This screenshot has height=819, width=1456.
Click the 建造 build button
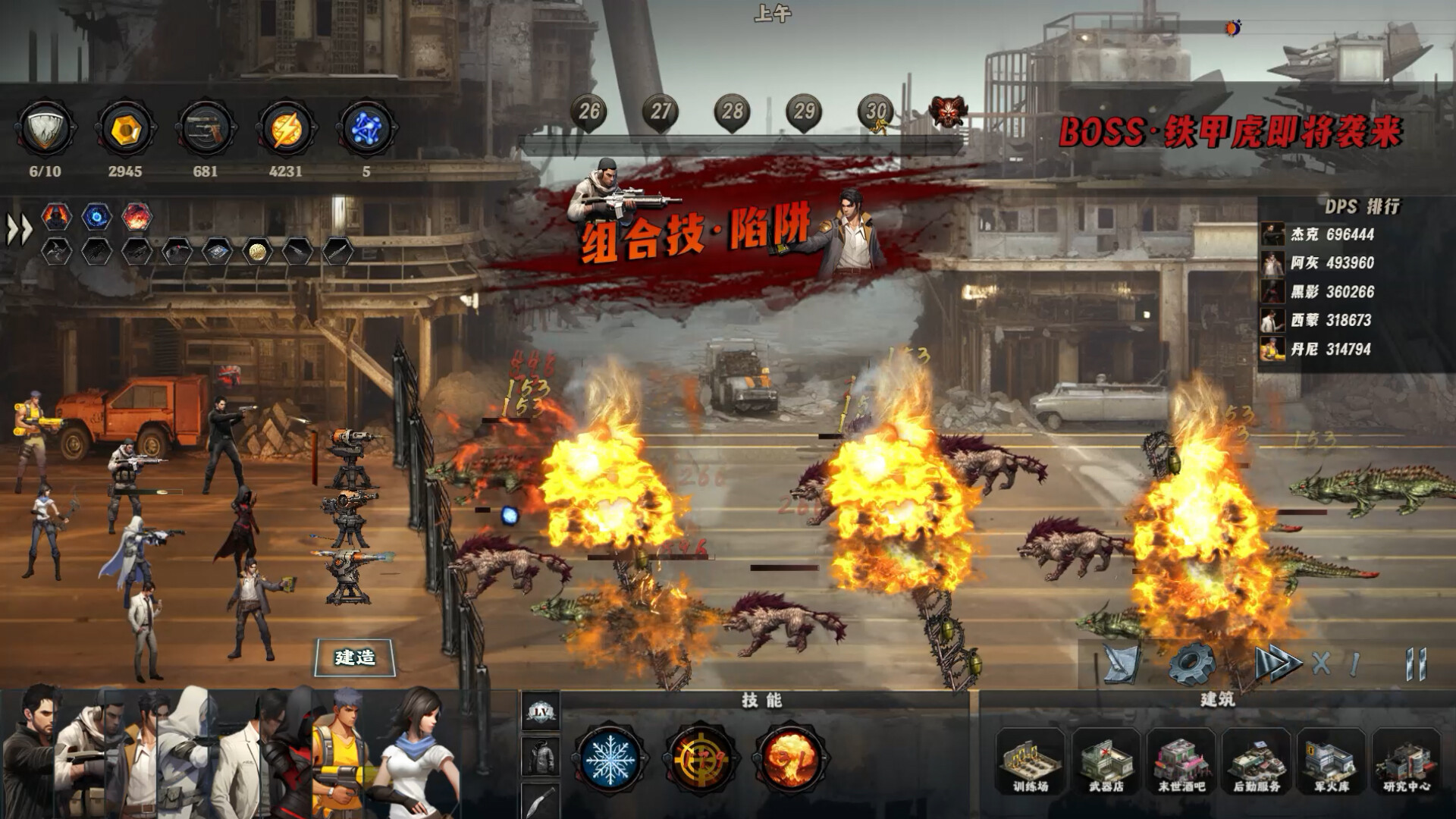click(x=355, y=657)
